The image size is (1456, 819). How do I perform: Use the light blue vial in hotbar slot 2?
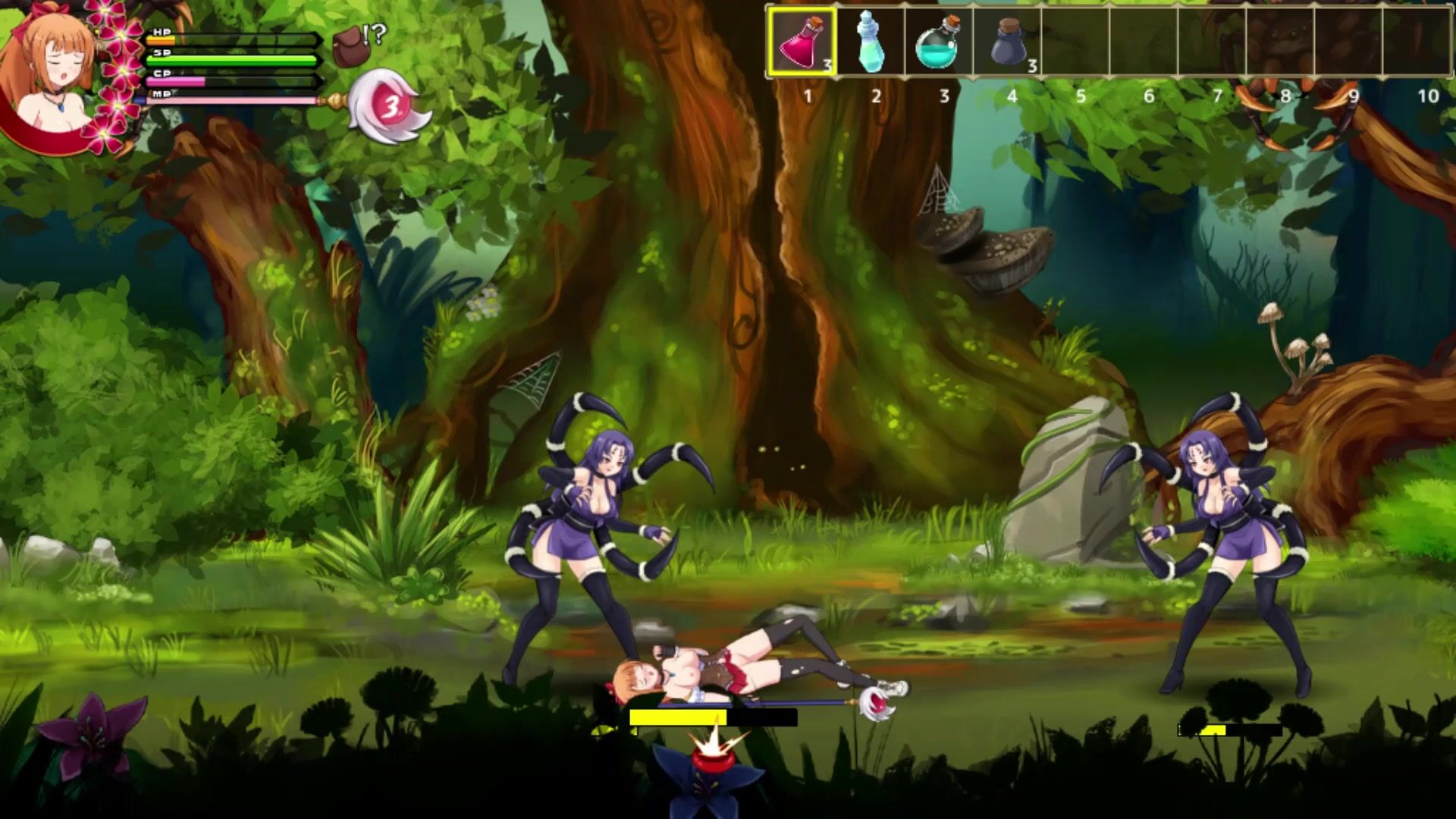coord(870,42)
